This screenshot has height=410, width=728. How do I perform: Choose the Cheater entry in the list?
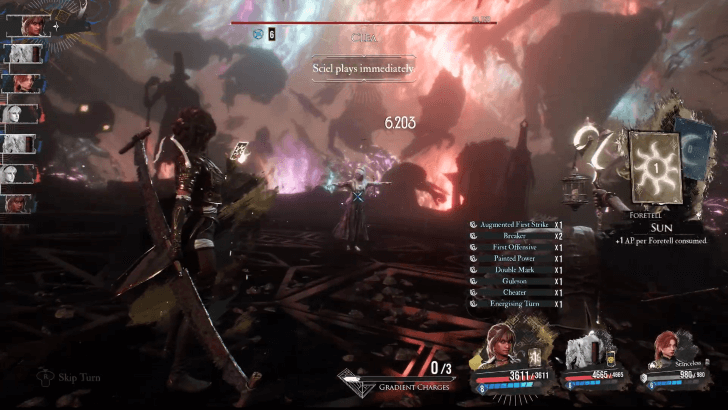click(x=516, y=292)
